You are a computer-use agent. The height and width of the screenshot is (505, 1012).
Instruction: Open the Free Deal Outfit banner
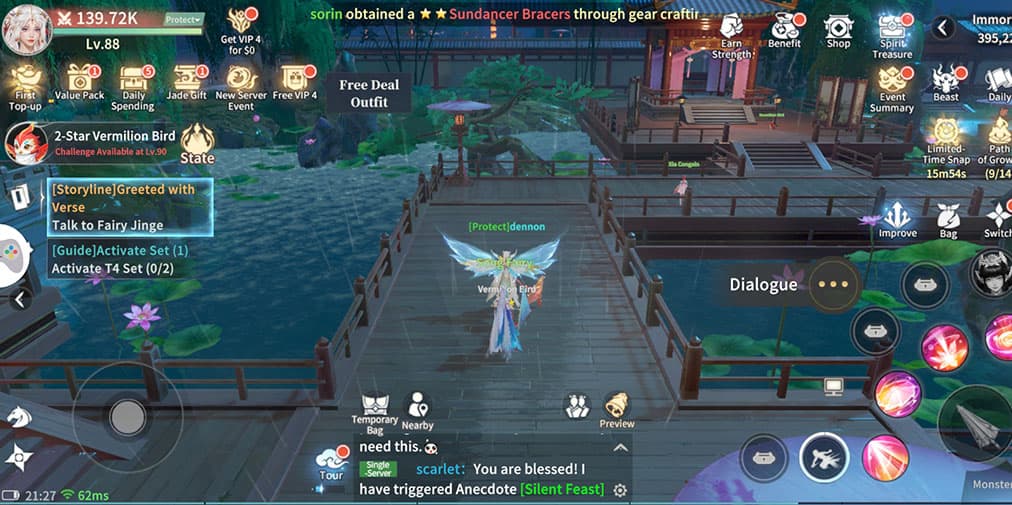tap(369, 94)
